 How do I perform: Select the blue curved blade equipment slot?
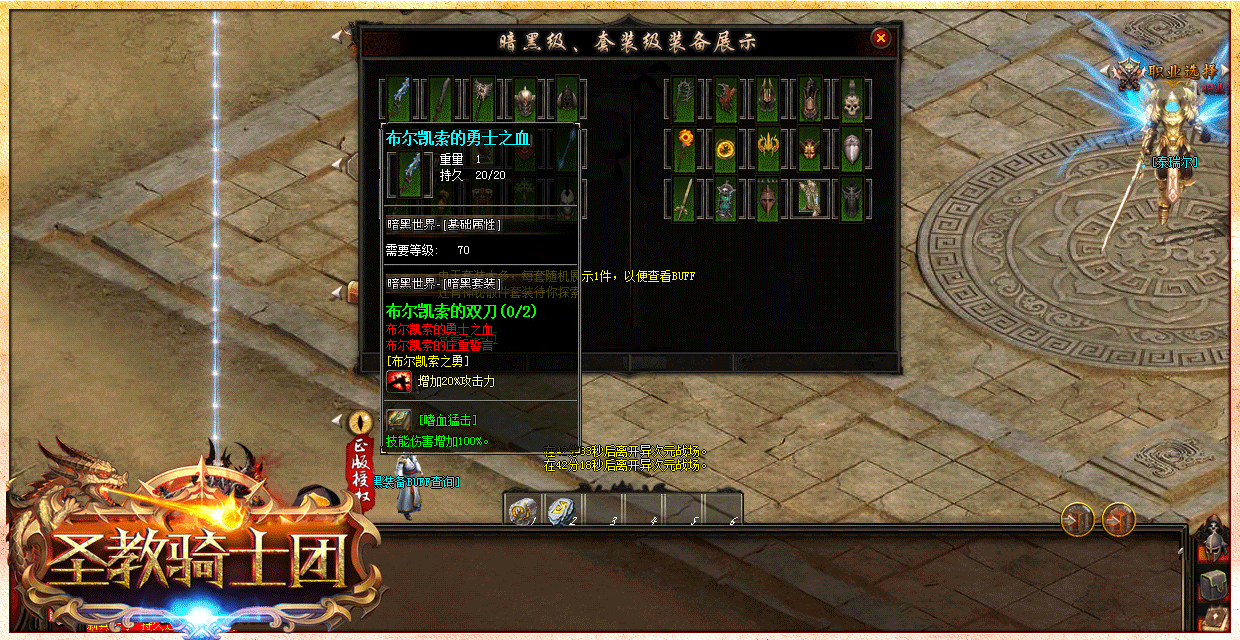coord(400,99)
